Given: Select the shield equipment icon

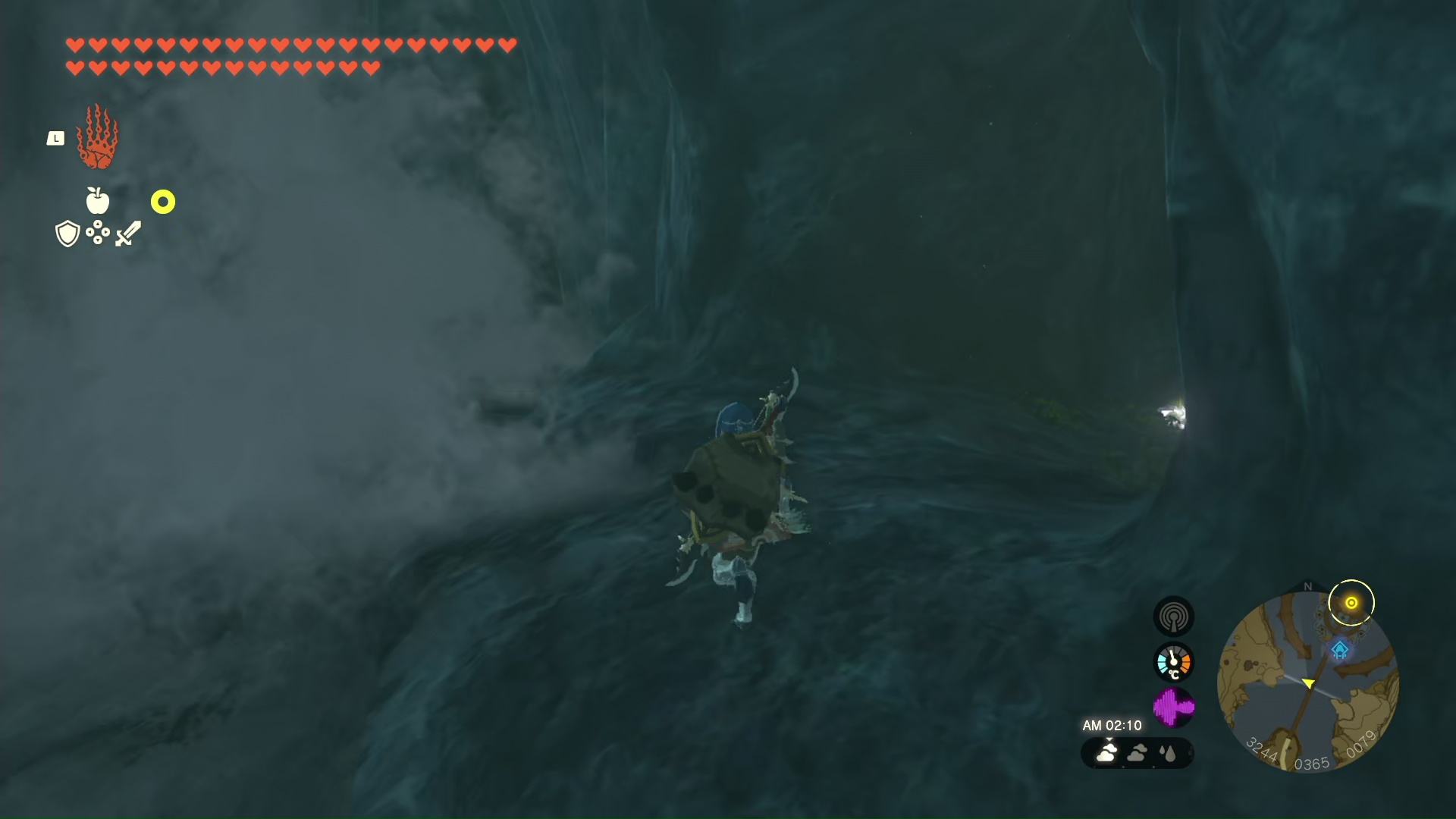Looking at the screenshot, I should 67,234.
